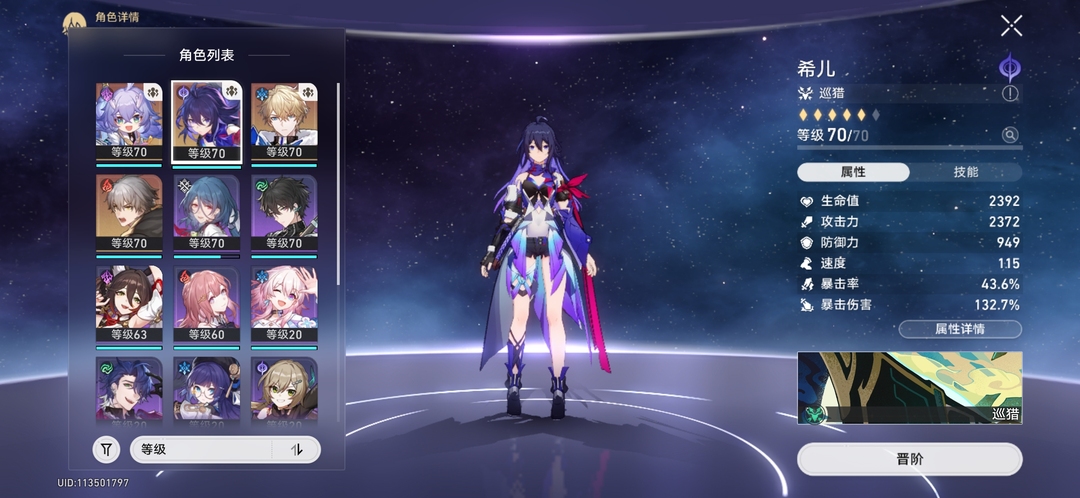
Task: Switch to the 技能 skills tab
Action: point(966,172)
